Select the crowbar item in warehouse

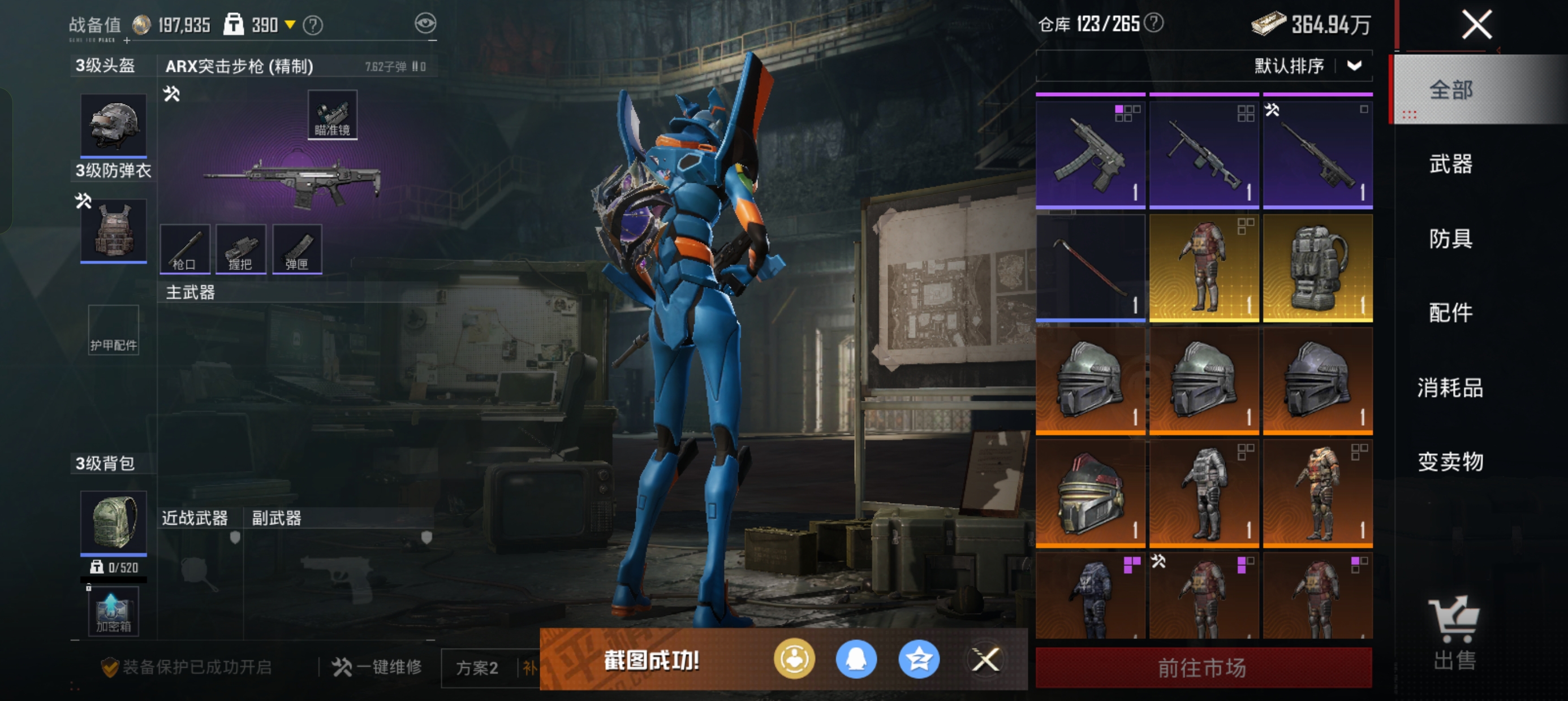click(x=1089, y=268)
